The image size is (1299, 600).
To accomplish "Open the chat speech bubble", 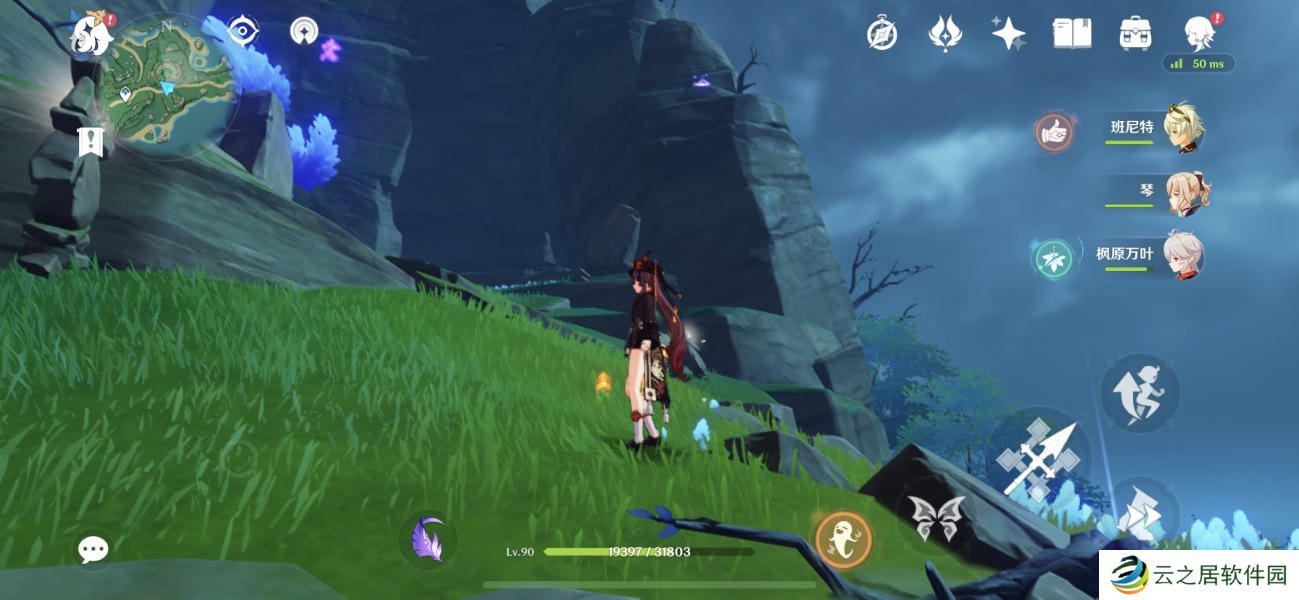I will point(94,548).
